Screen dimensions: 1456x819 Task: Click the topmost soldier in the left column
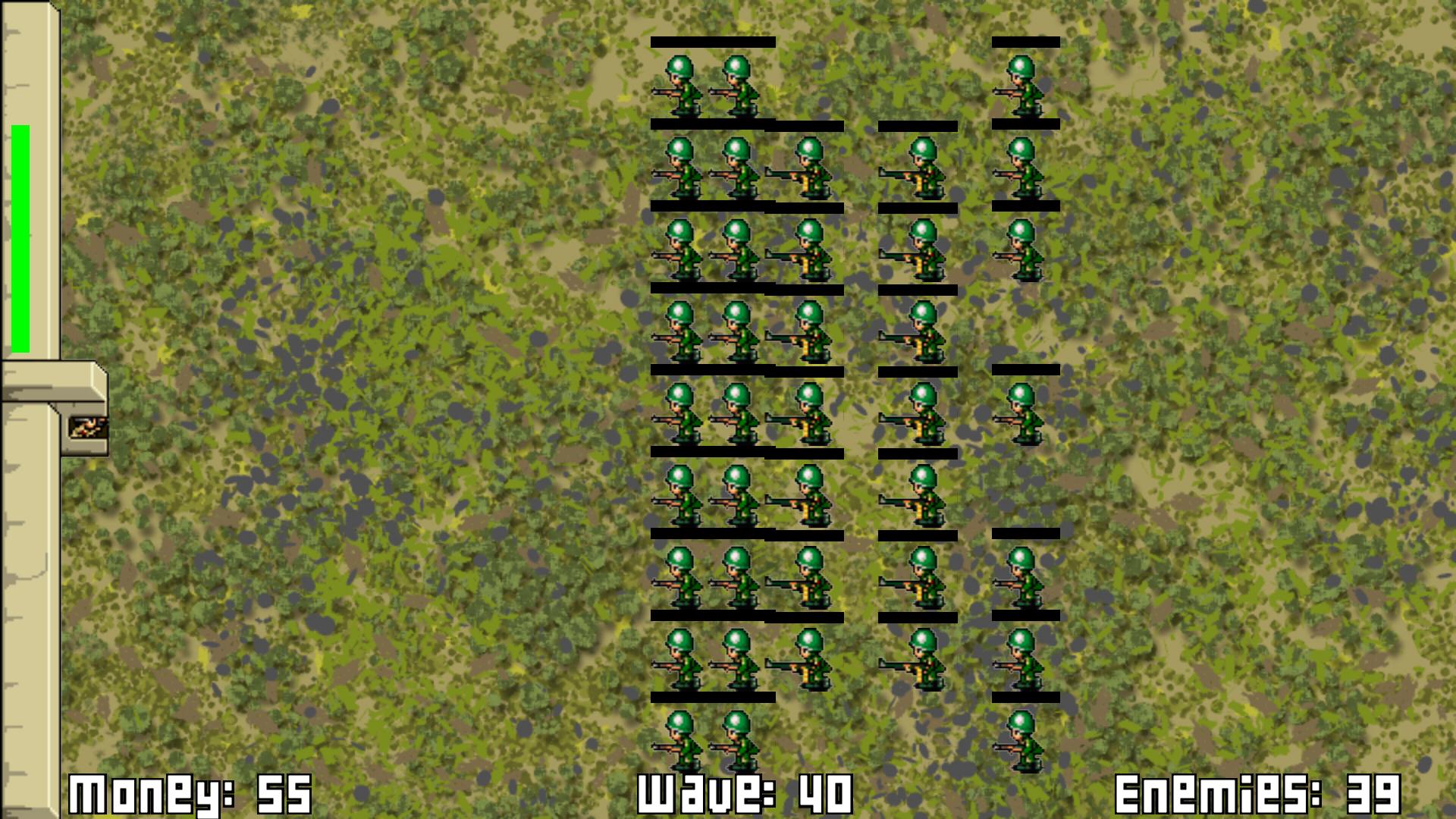click(x=680, y=85)
